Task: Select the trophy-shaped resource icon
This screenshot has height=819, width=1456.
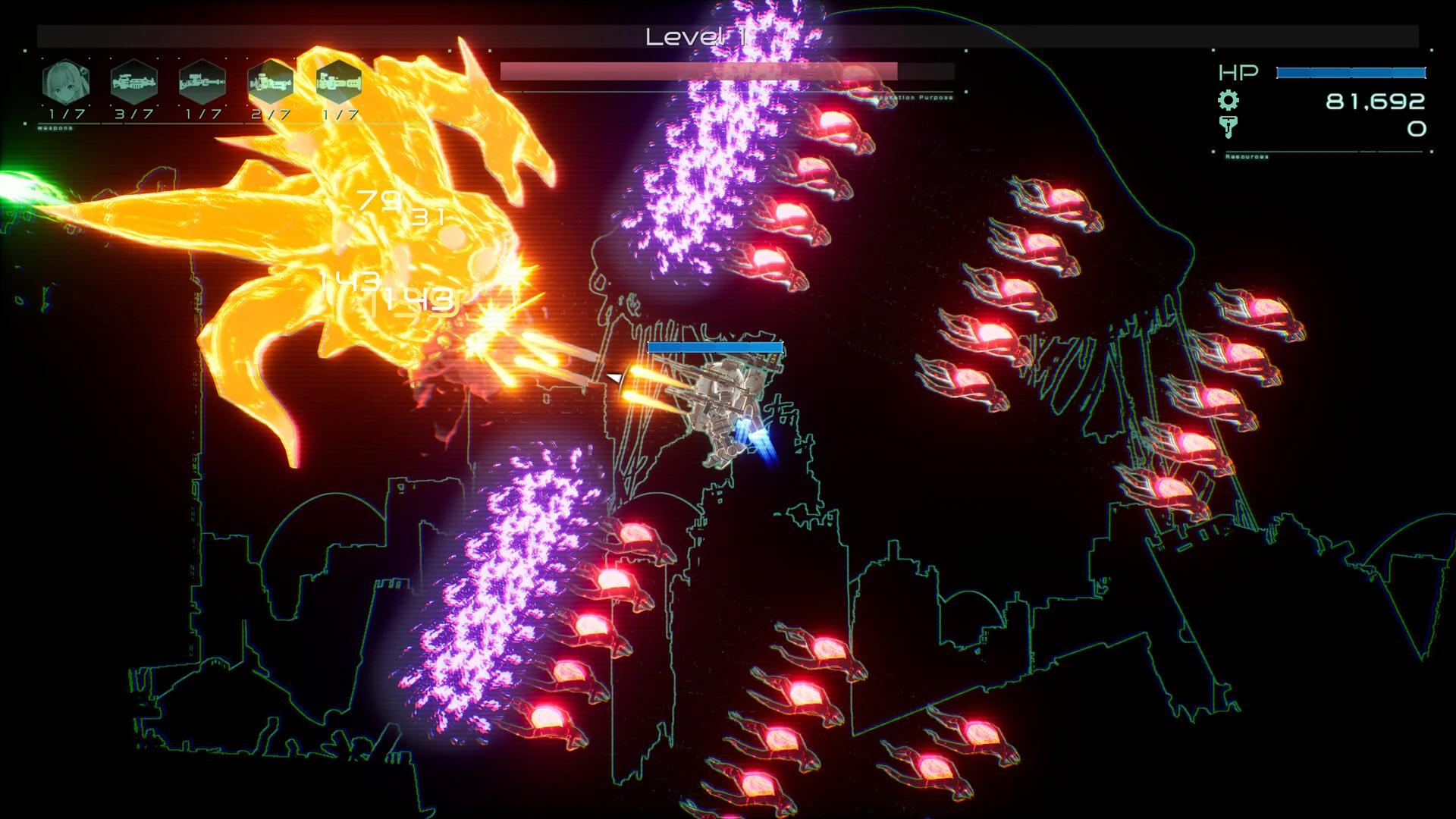Action: pyautogui.click(x=1228, y=127)
